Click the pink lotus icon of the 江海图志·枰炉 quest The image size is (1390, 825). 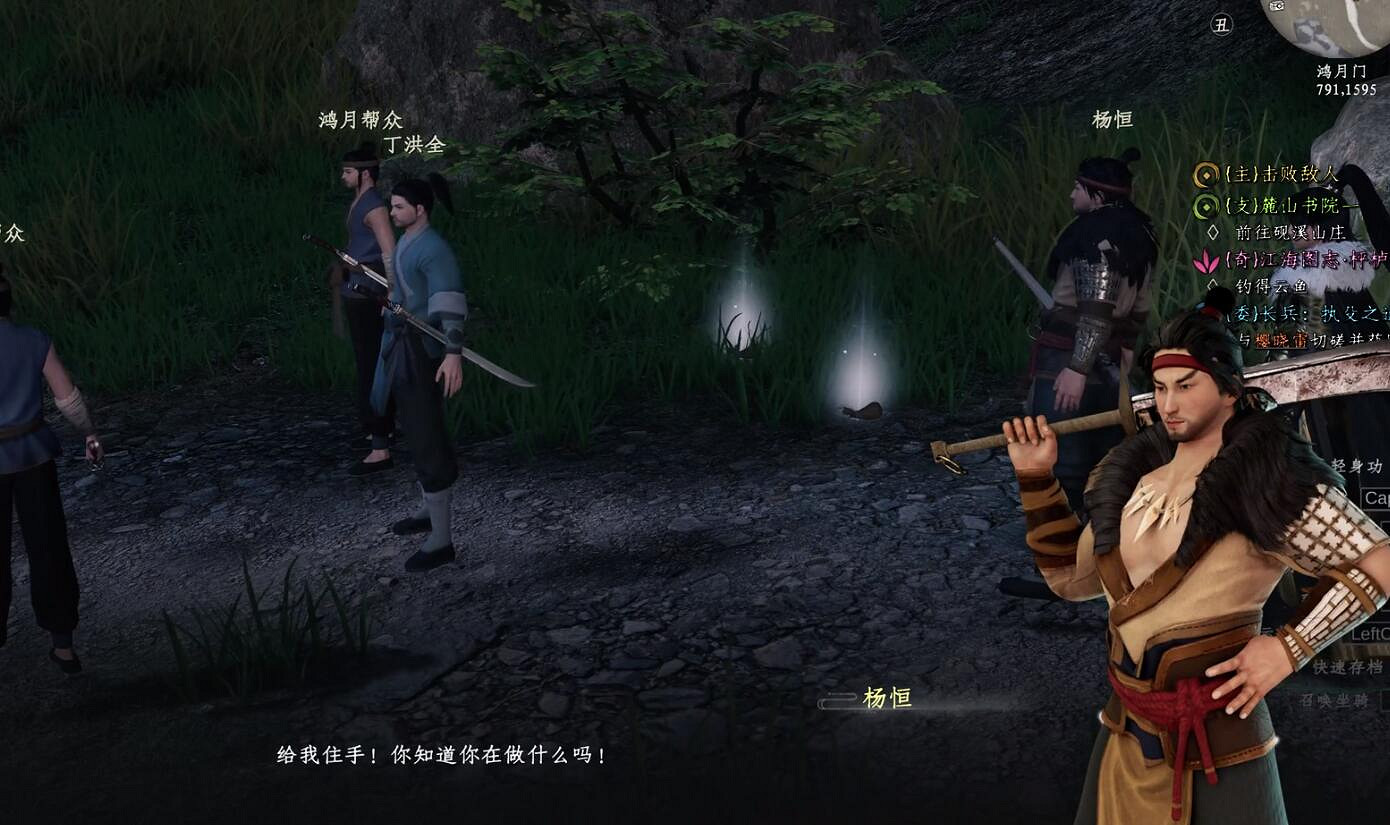[x=1205, y=261]
